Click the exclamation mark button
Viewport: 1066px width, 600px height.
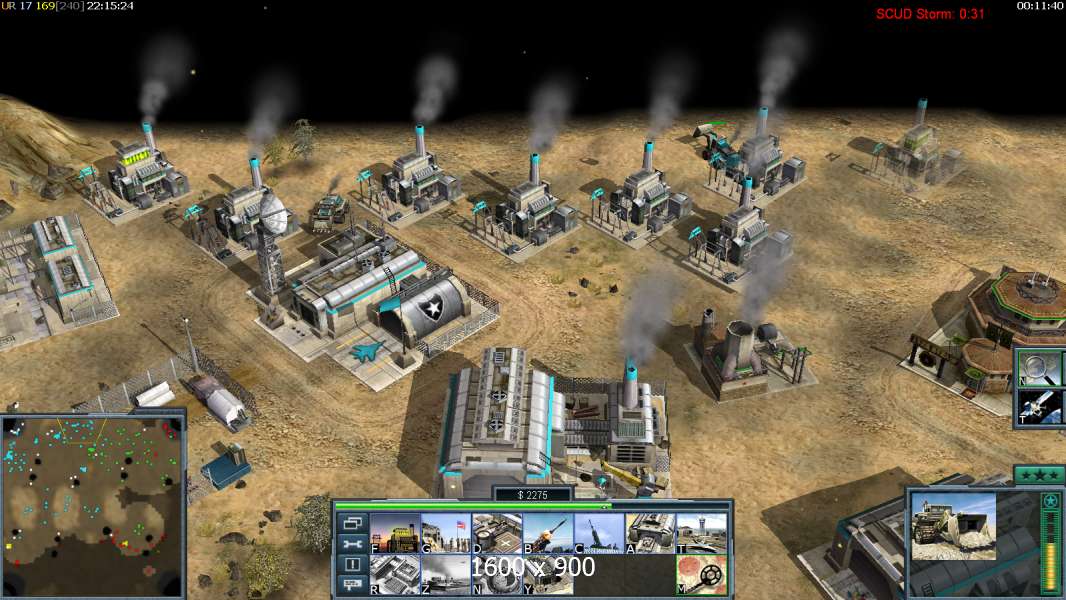(352, 565)
